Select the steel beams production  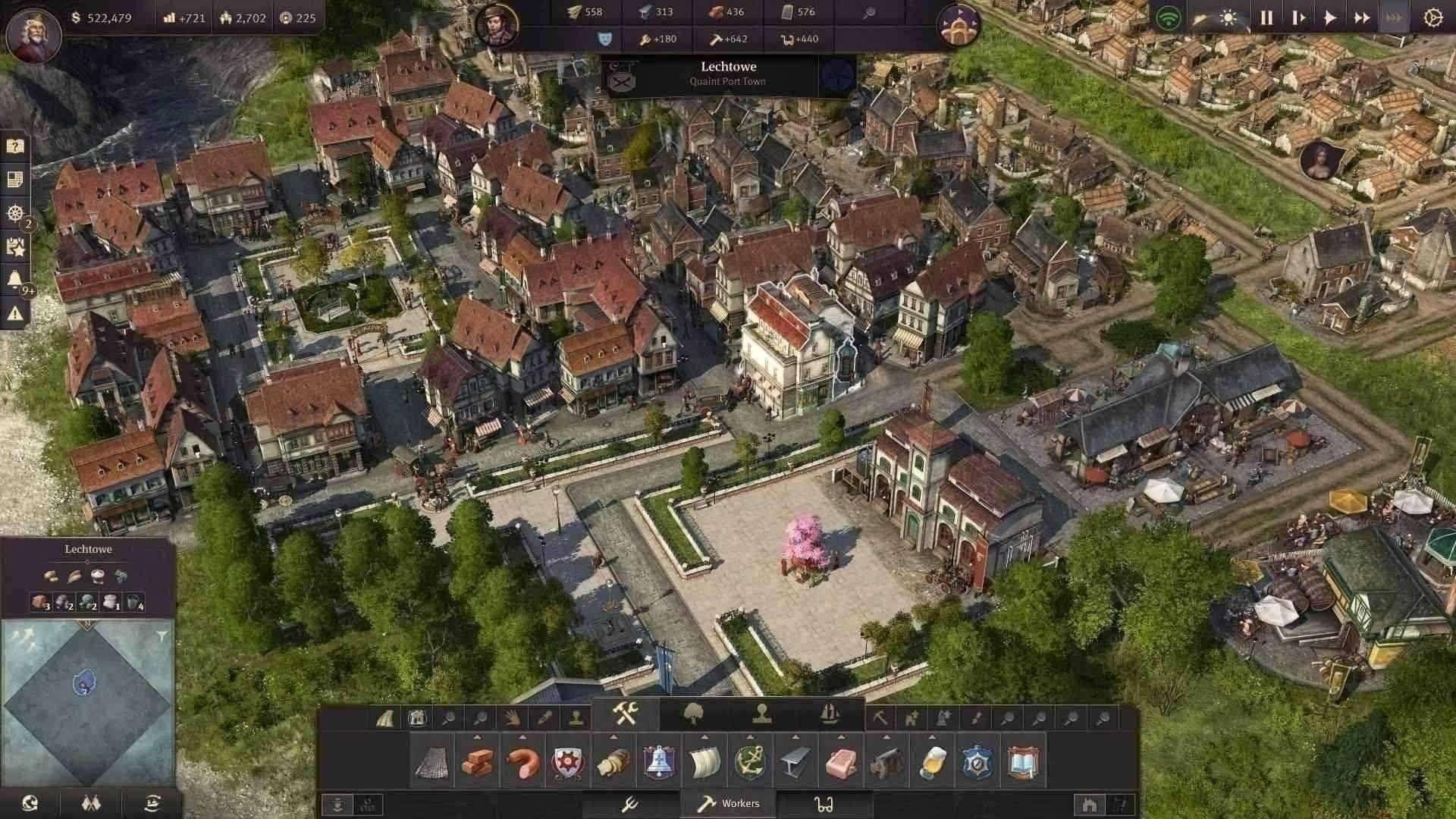(x=795, y=762)
